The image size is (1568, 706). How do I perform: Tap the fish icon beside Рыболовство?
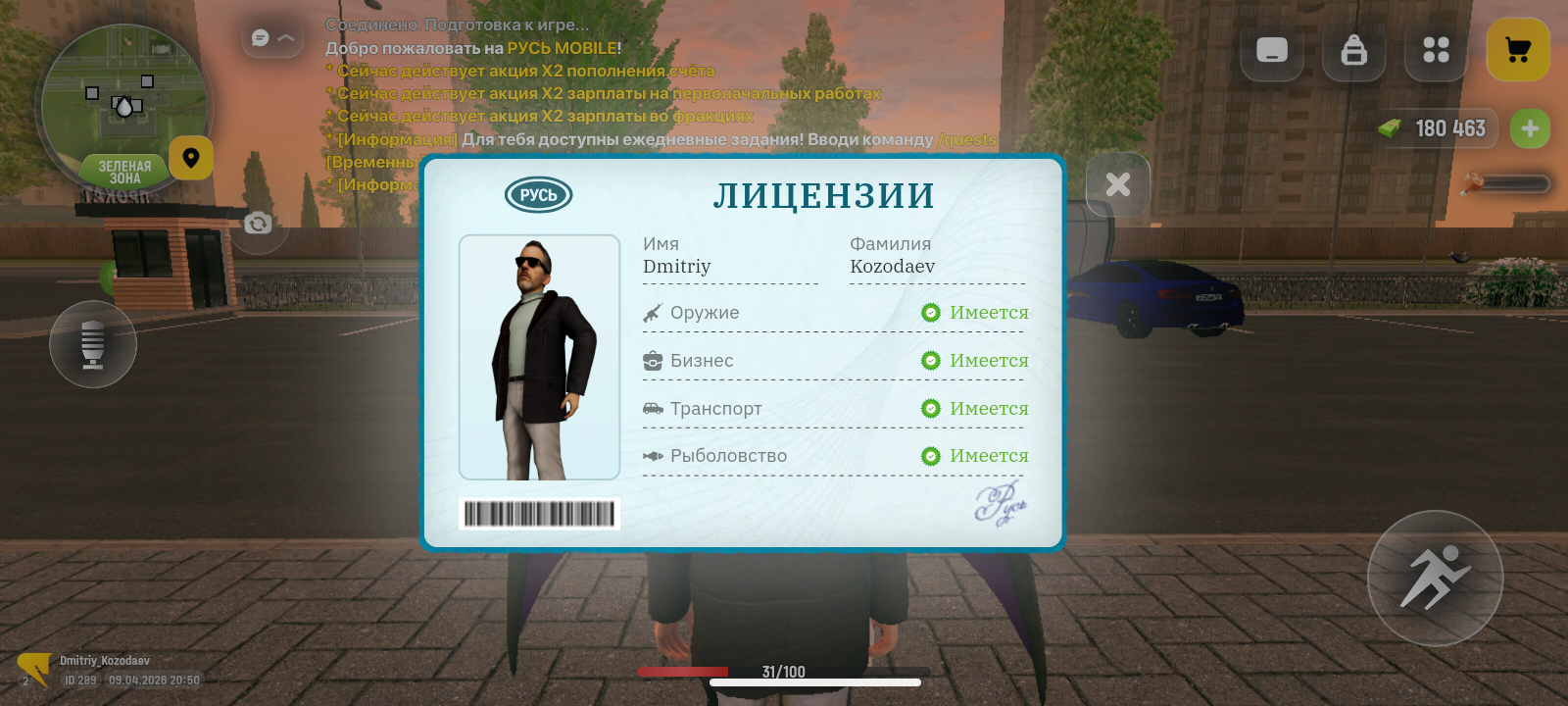652,455
